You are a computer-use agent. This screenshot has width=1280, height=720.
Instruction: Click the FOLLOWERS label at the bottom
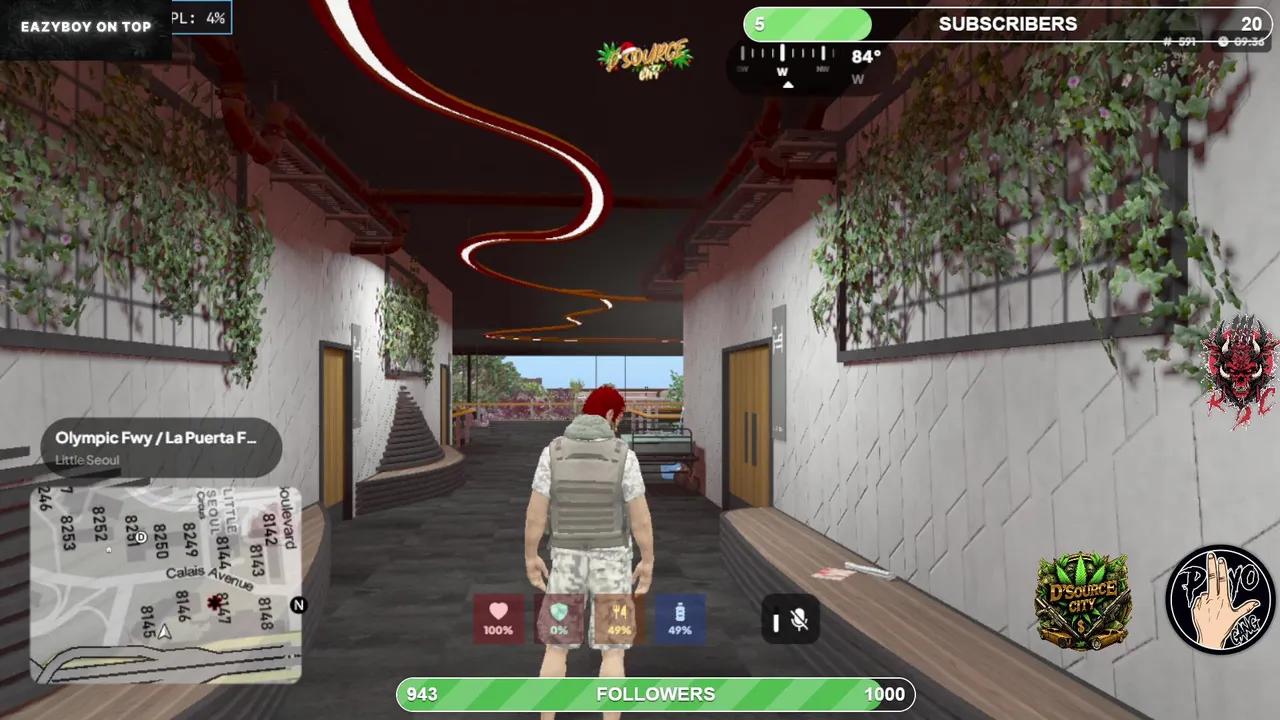(656, 693)
